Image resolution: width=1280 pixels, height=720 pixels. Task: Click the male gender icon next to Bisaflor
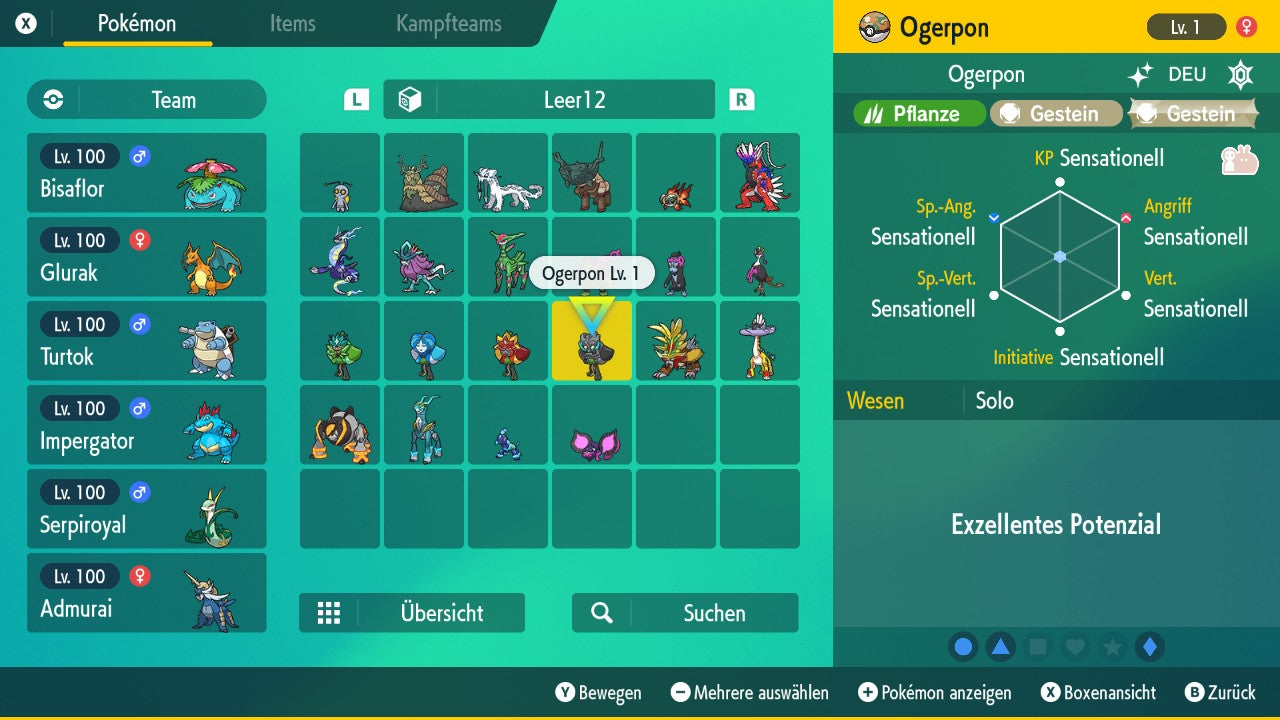click(138, 156)
